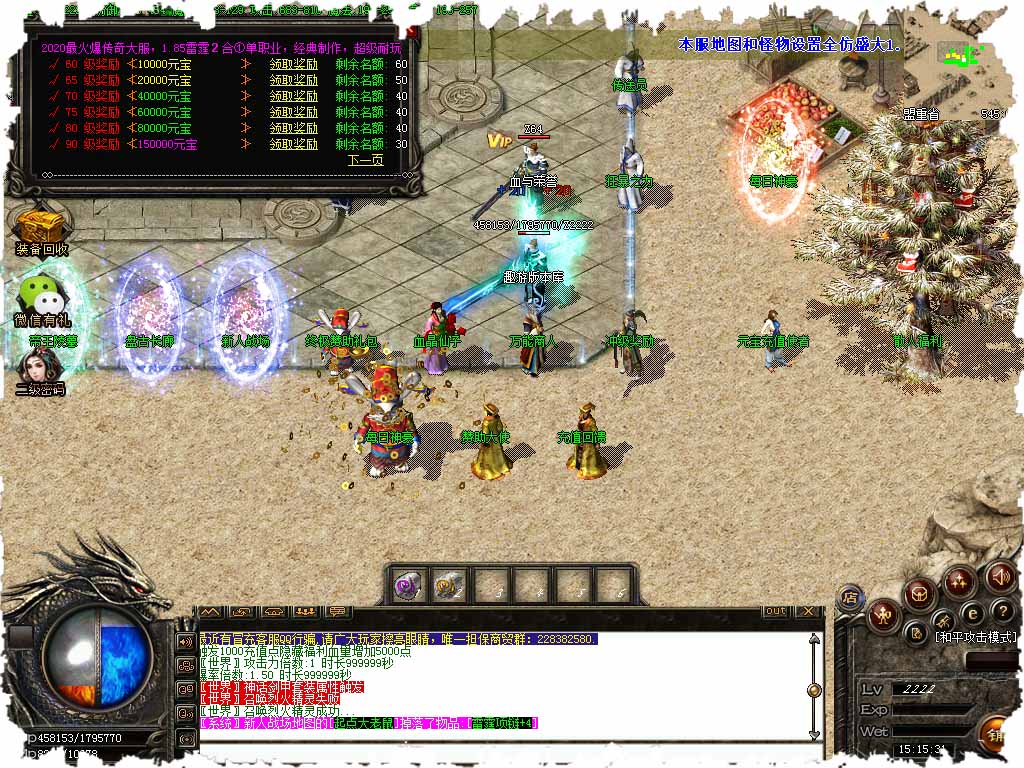The image size is (1024, 768).
Task: Toggle the sound speaker button
Action: [x=1000, y=577]
